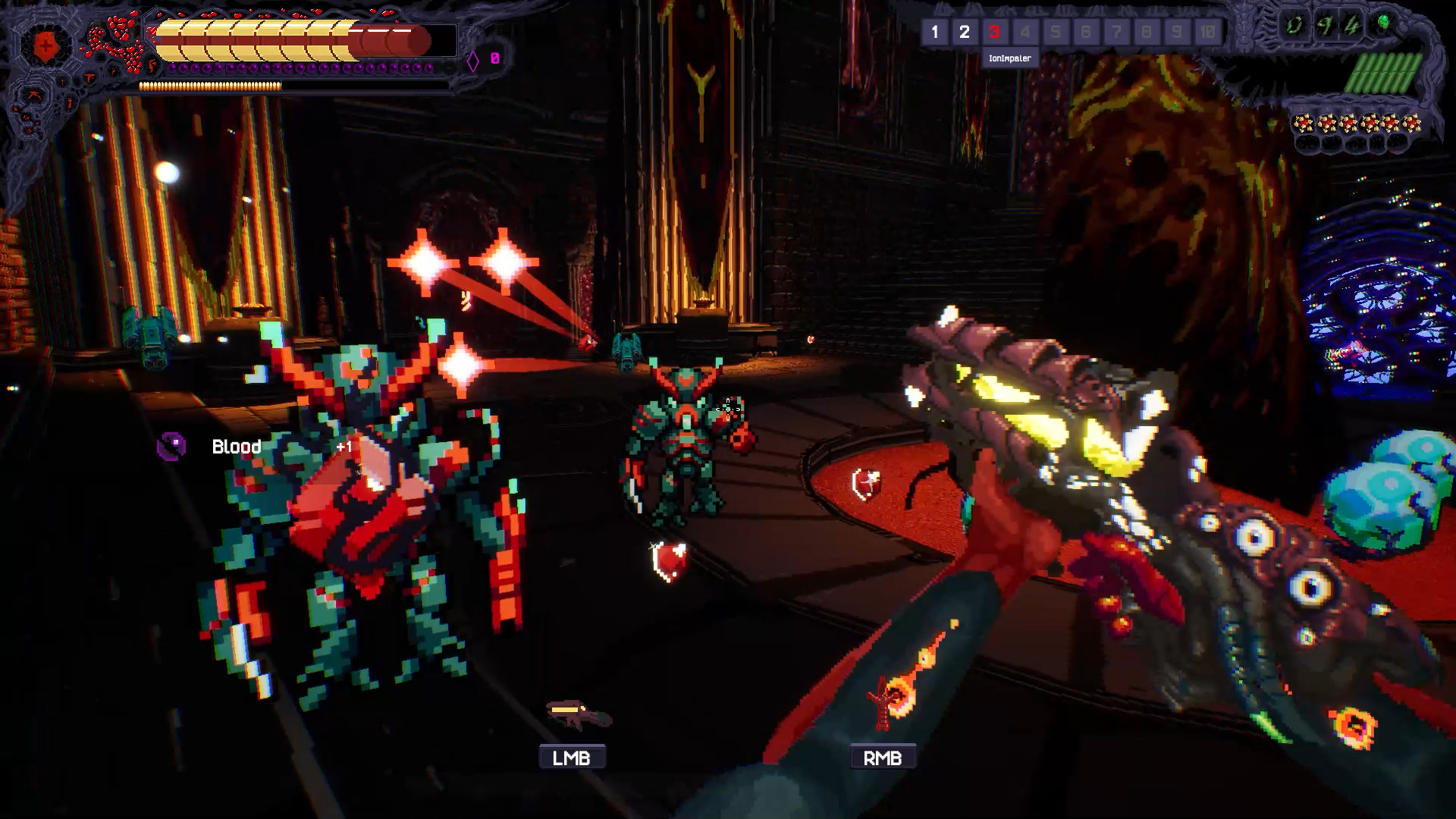Click the yellow stamina bar under the health bar
The height and width of the screenshot is (819, 1456).
pos(210,86)
